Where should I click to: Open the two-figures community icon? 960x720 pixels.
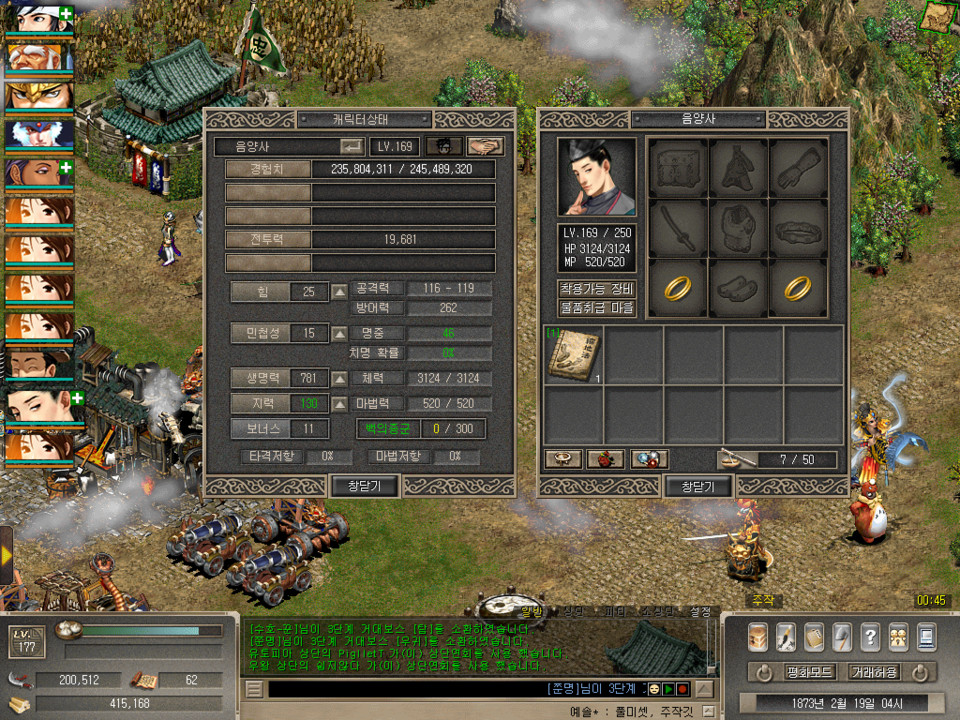[898, 636]
